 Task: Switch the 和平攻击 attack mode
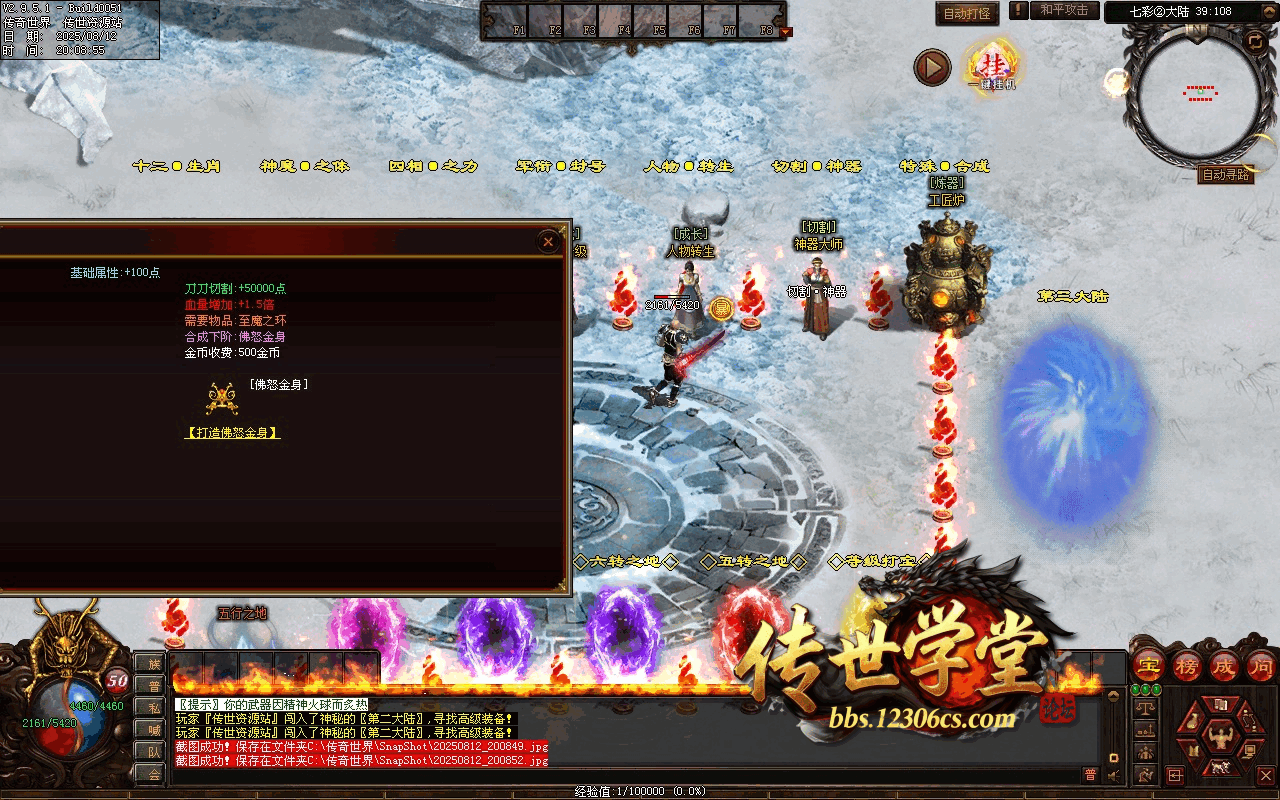[1064, 10]
